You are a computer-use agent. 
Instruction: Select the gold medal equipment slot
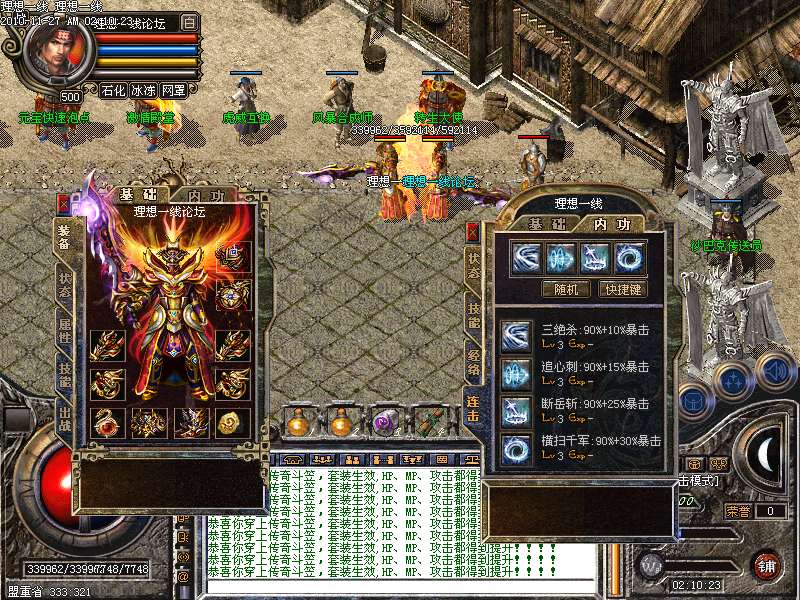click(x=233, y=422)
